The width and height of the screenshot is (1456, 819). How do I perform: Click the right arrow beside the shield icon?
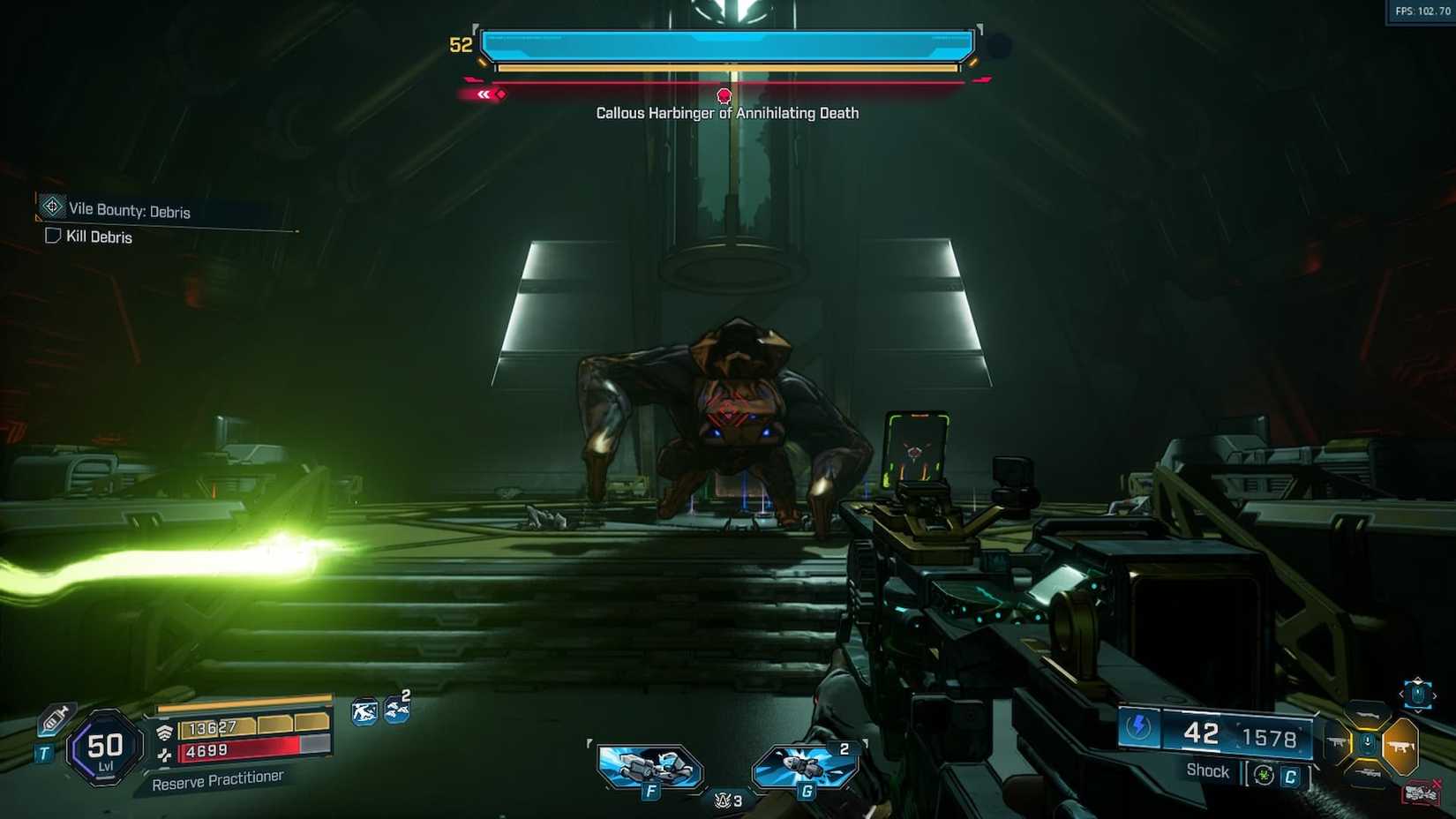(1435, 695)
